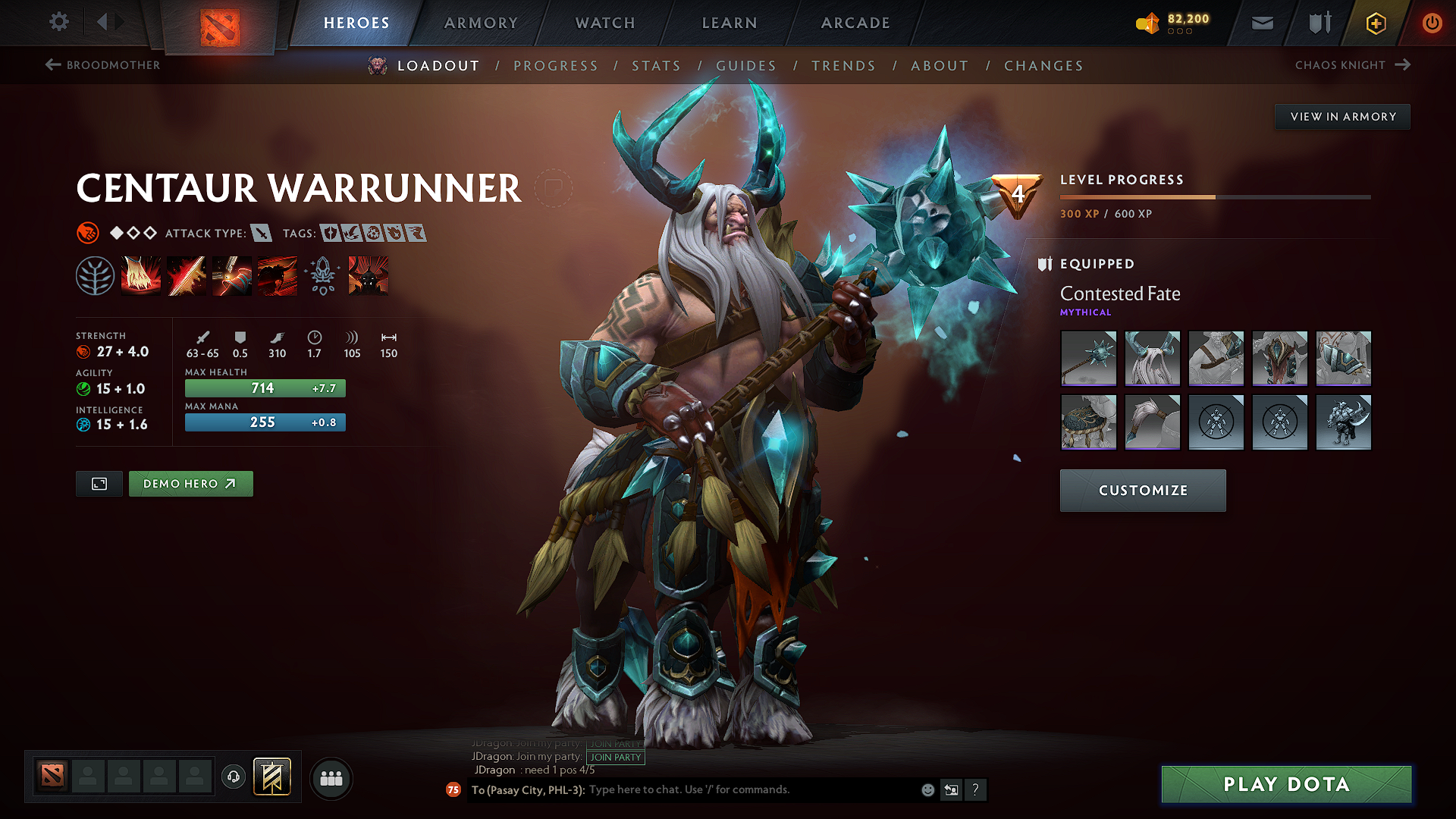Screen dimensions: 1456x819
Task: Open the hero talent tree icon
Action: [x=96, y=275]
